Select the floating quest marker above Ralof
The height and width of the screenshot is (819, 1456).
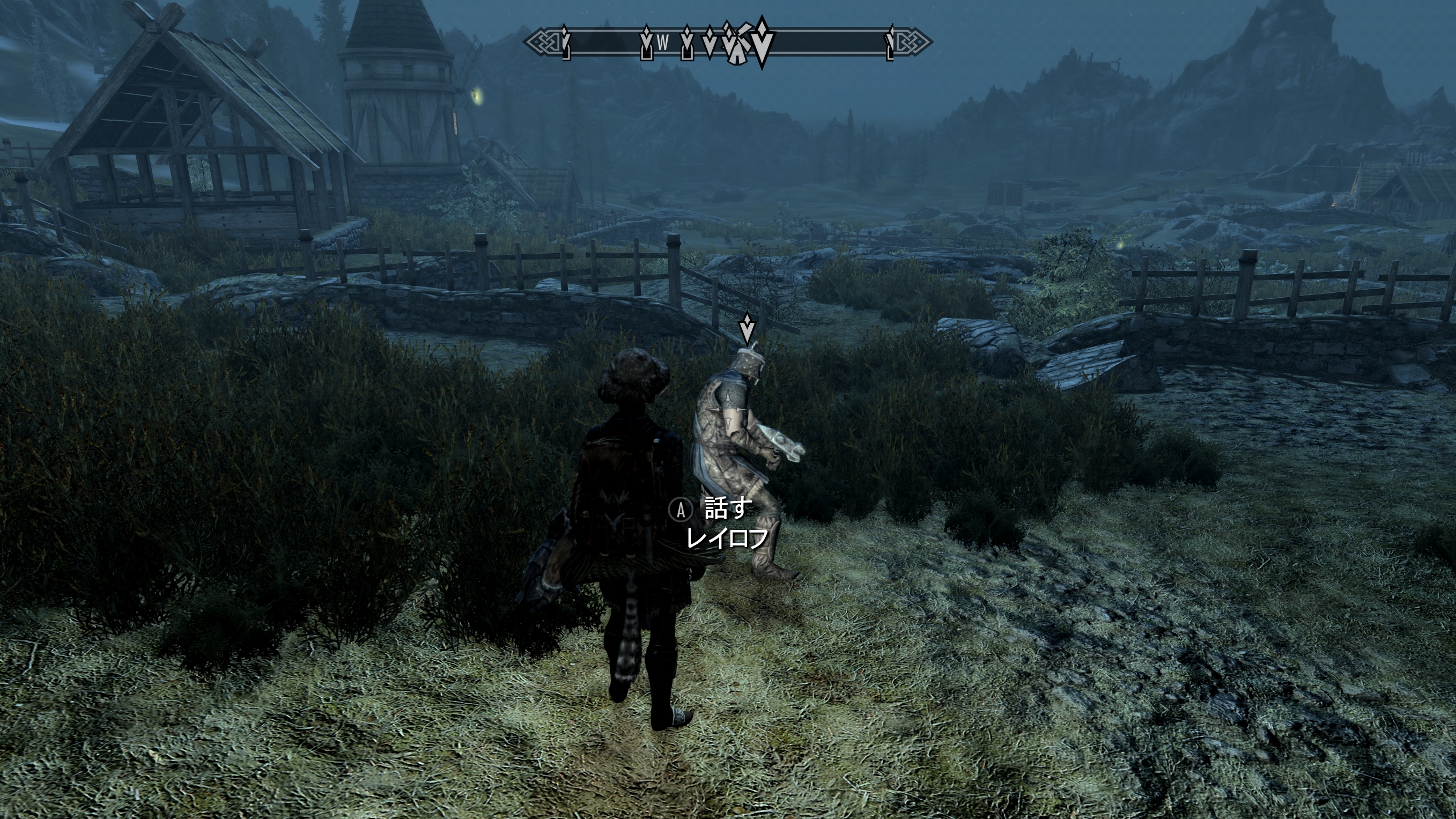pos(748,328)
